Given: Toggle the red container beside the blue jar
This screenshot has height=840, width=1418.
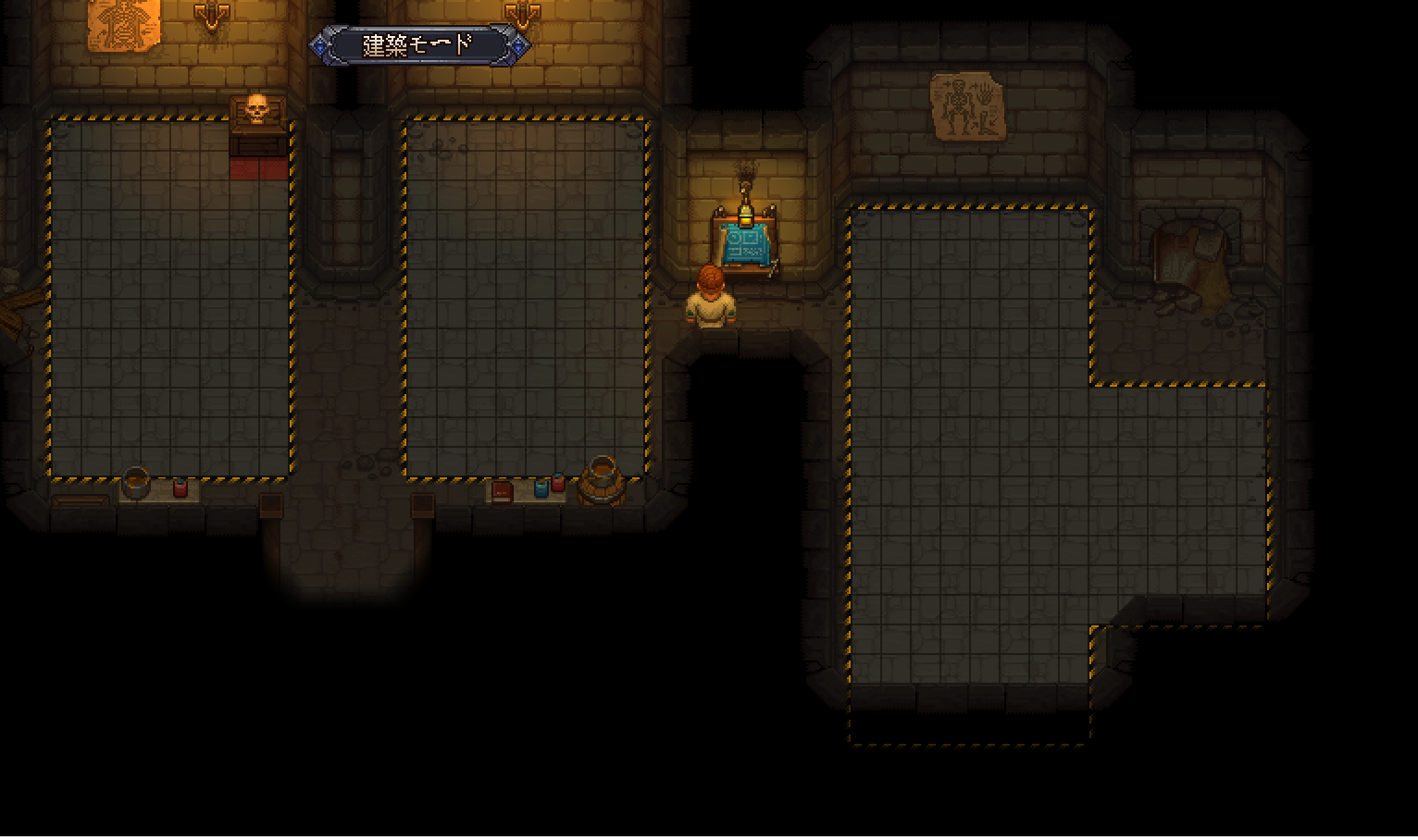Looking at the screenshot, I should click(557, 483).
